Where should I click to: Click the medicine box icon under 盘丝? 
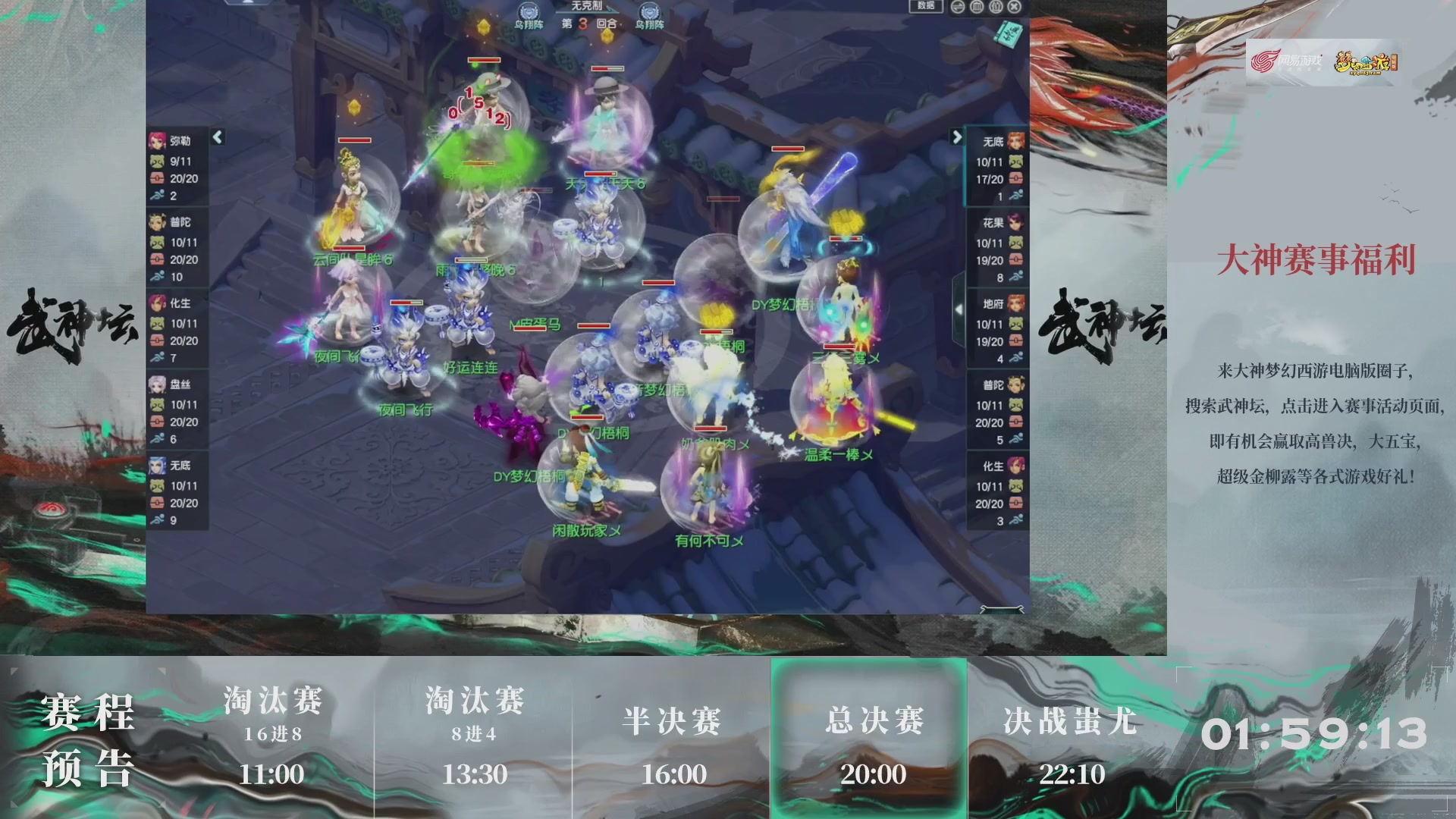[x=158, y=422]
